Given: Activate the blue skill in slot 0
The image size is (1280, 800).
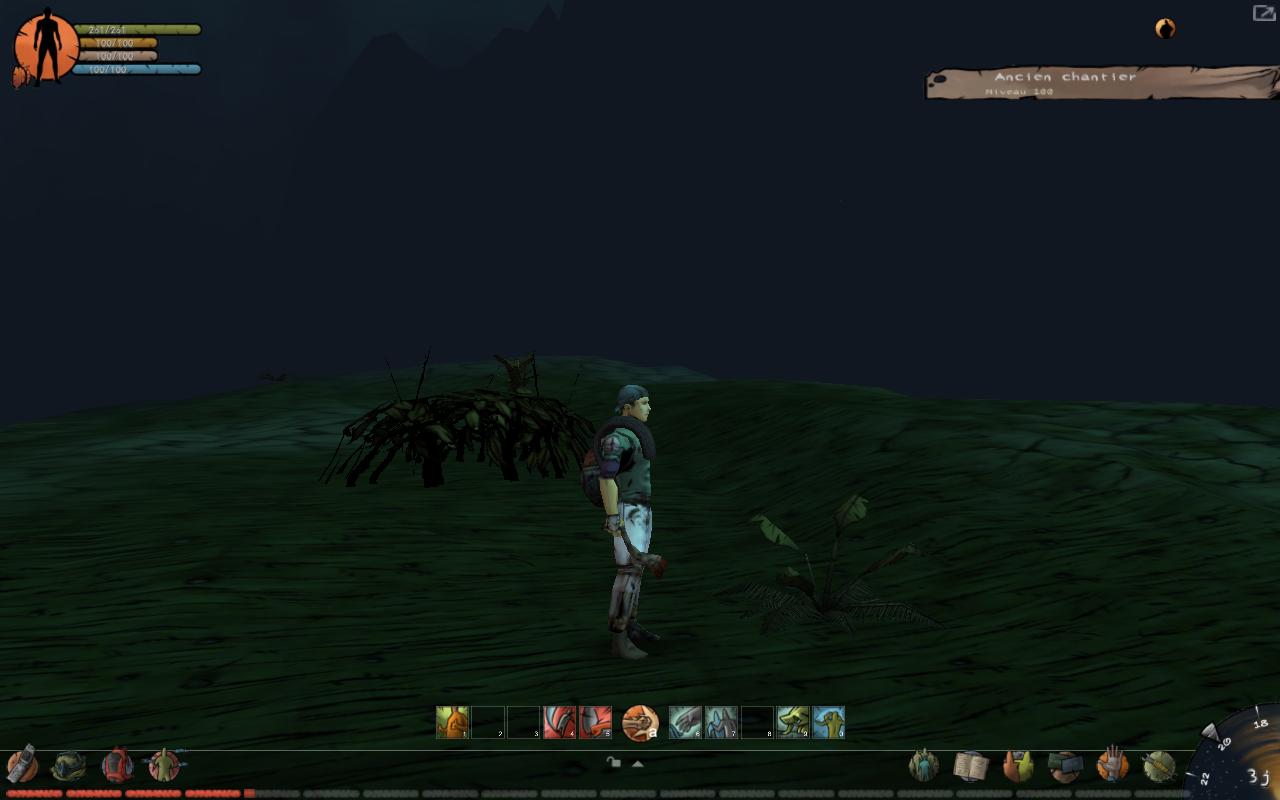Looking at the screenshot, I should [x=829, y=722].
